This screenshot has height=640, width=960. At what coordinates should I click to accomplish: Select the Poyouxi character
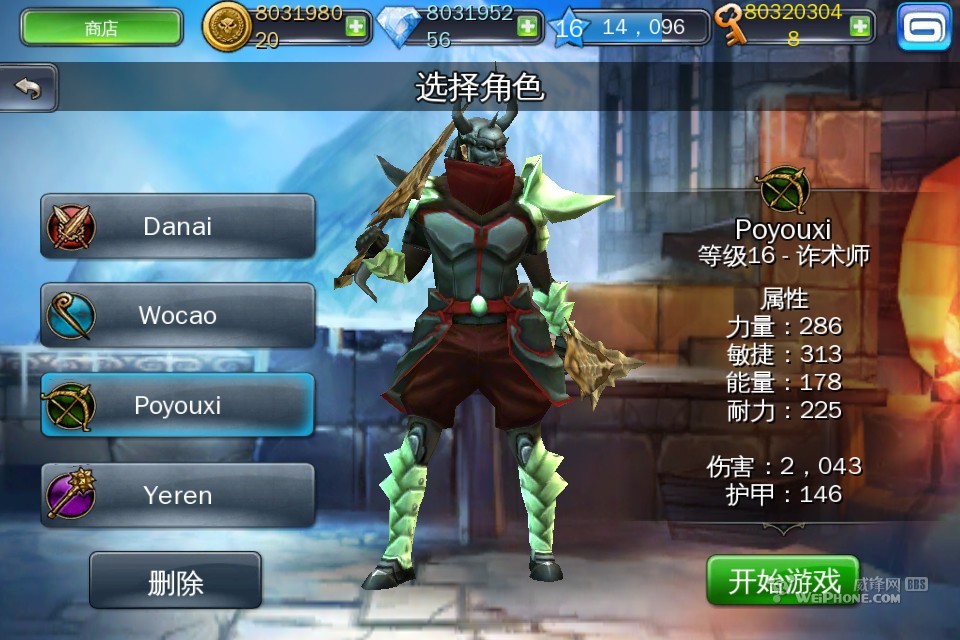pos(178,405)
